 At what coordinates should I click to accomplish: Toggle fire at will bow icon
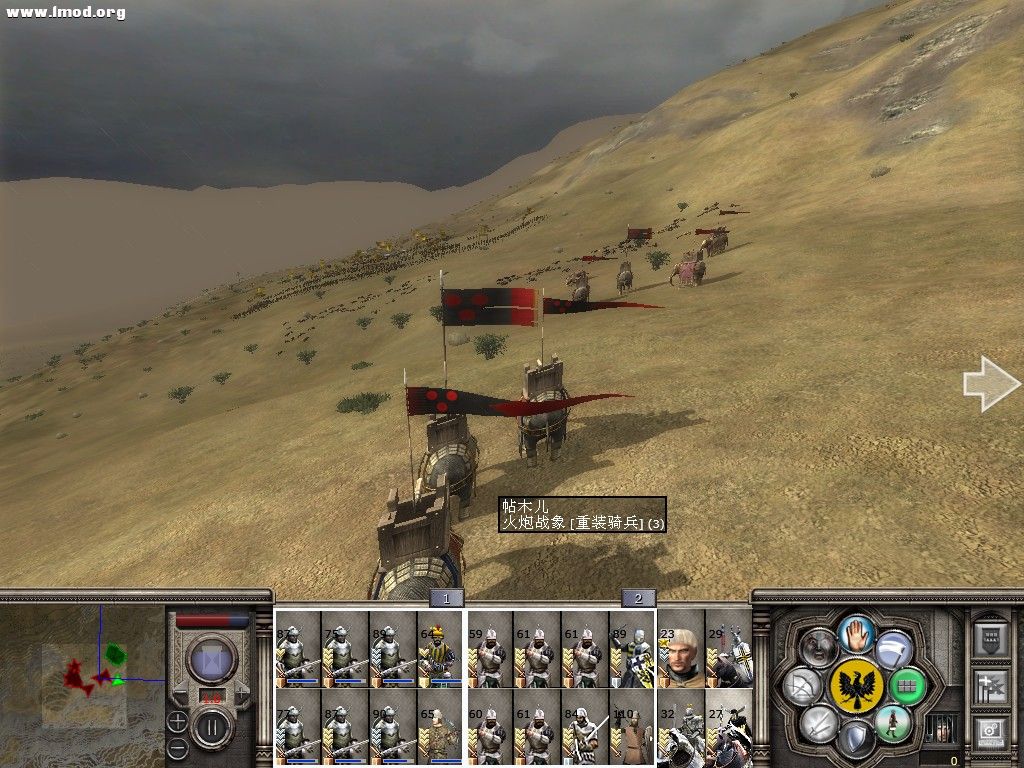click(803, 686)
